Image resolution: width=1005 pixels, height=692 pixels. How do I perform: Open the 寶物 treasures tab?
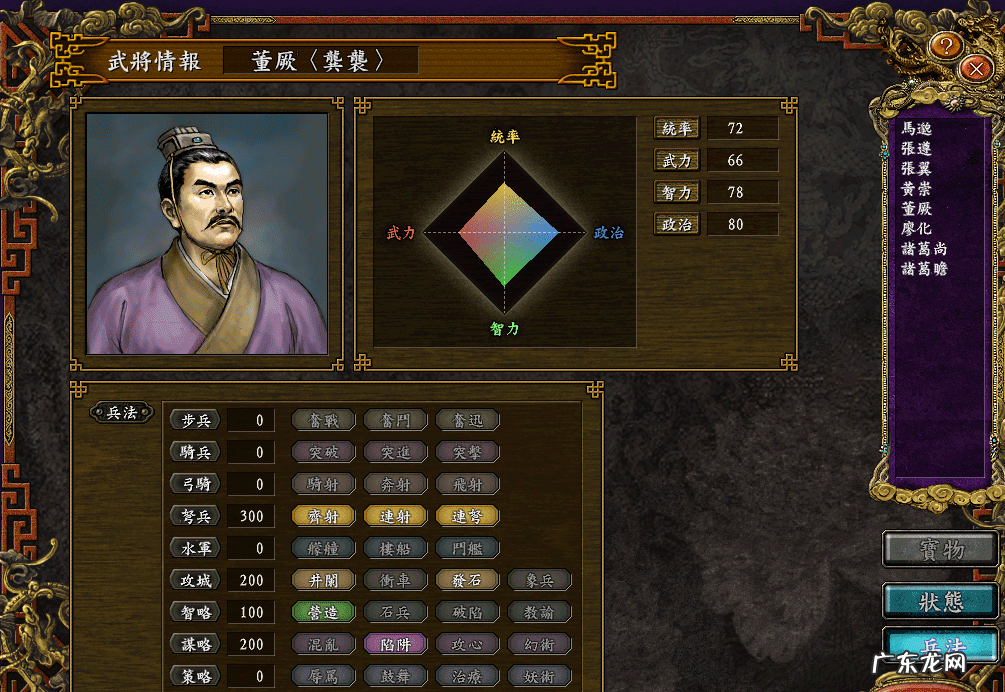[x=941, y=549]
